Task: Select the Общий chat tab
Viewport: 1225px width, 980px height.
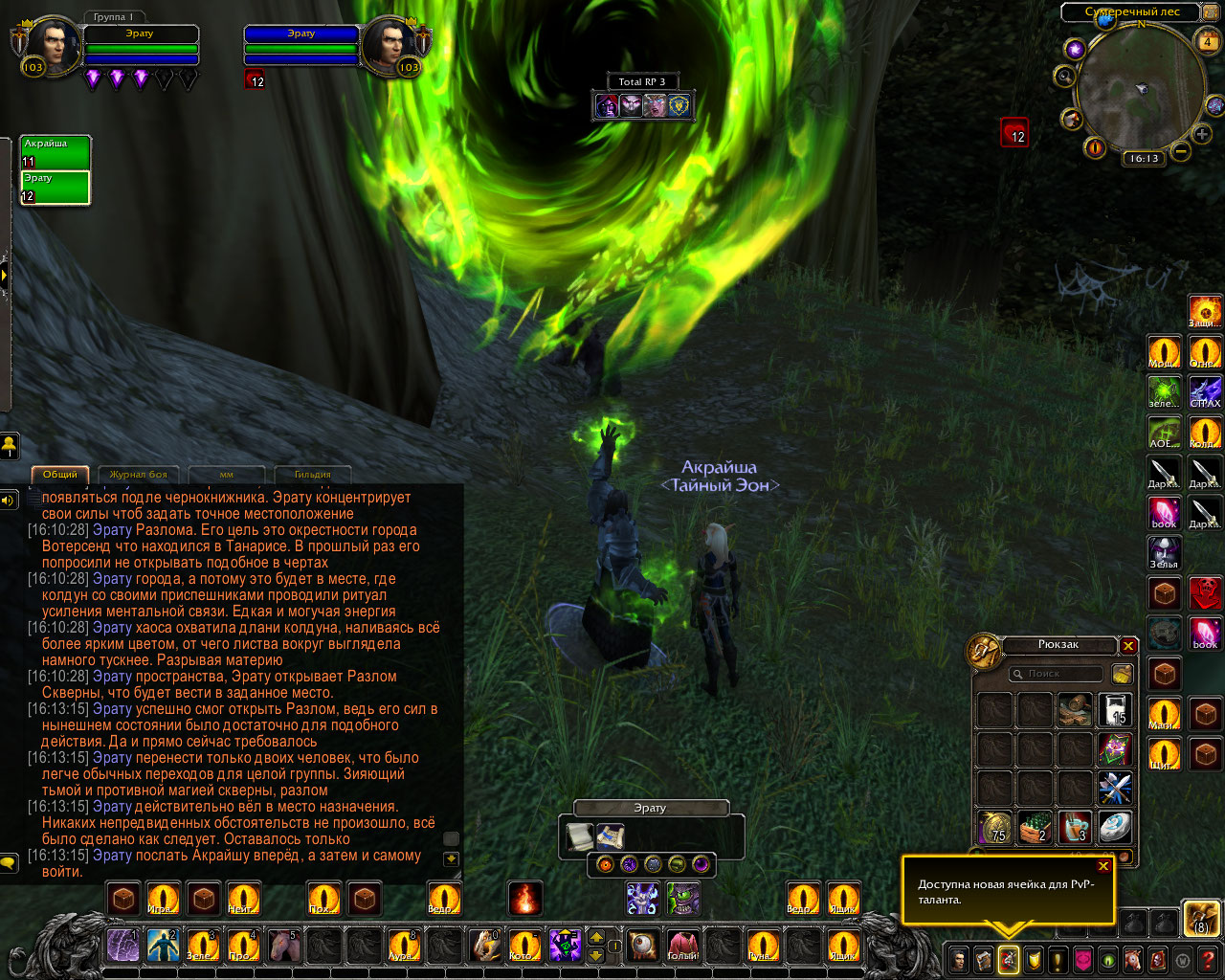Action: click(60, 475)
